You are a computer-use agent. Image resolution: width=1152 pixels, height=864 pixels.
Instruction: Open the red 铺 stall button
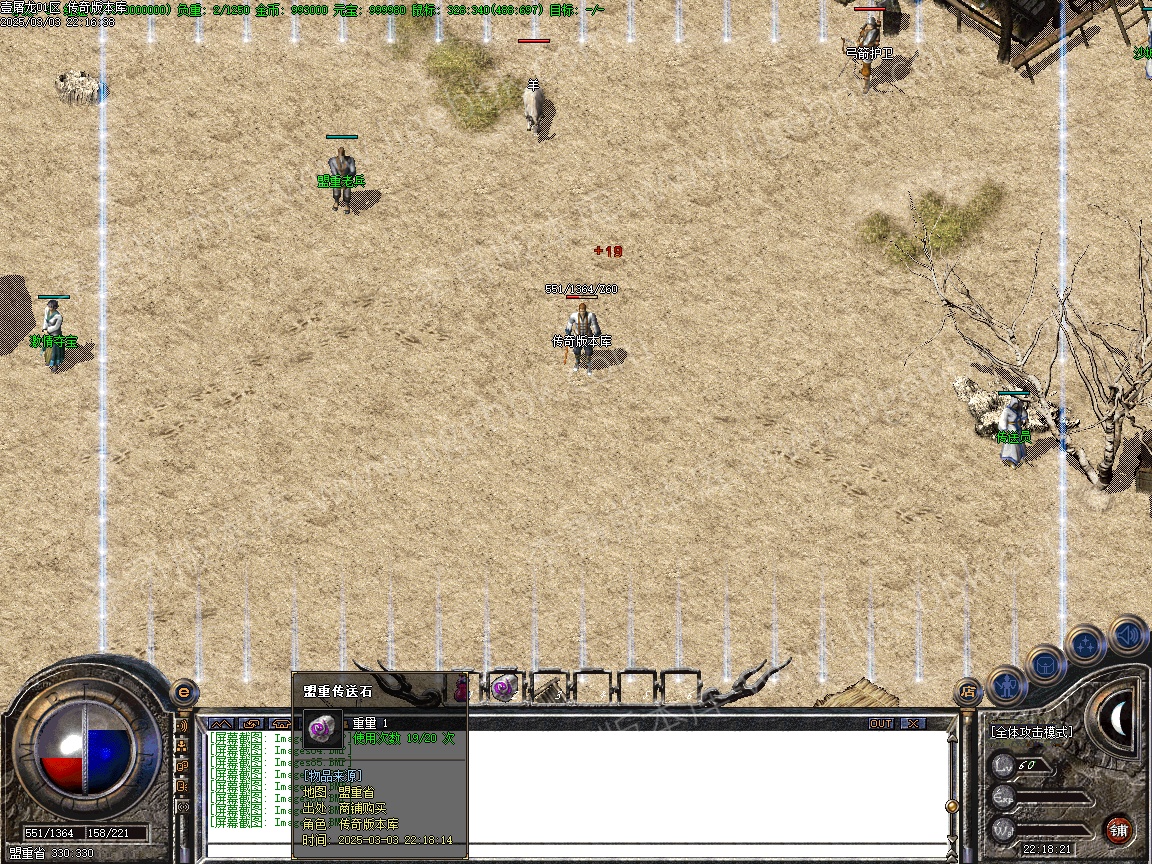pos(1118,829)
